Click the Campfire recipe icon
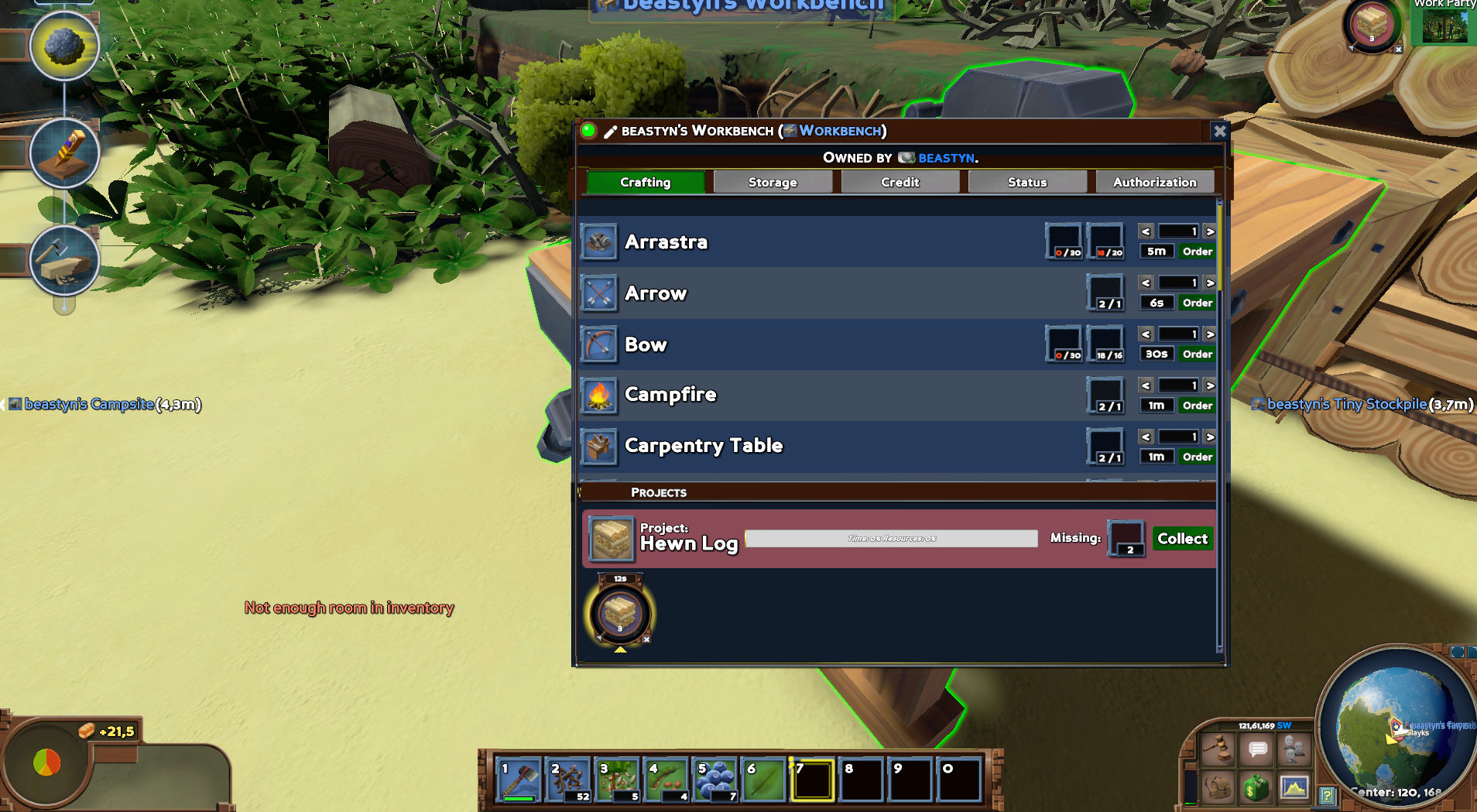 (x=599, y=395)
